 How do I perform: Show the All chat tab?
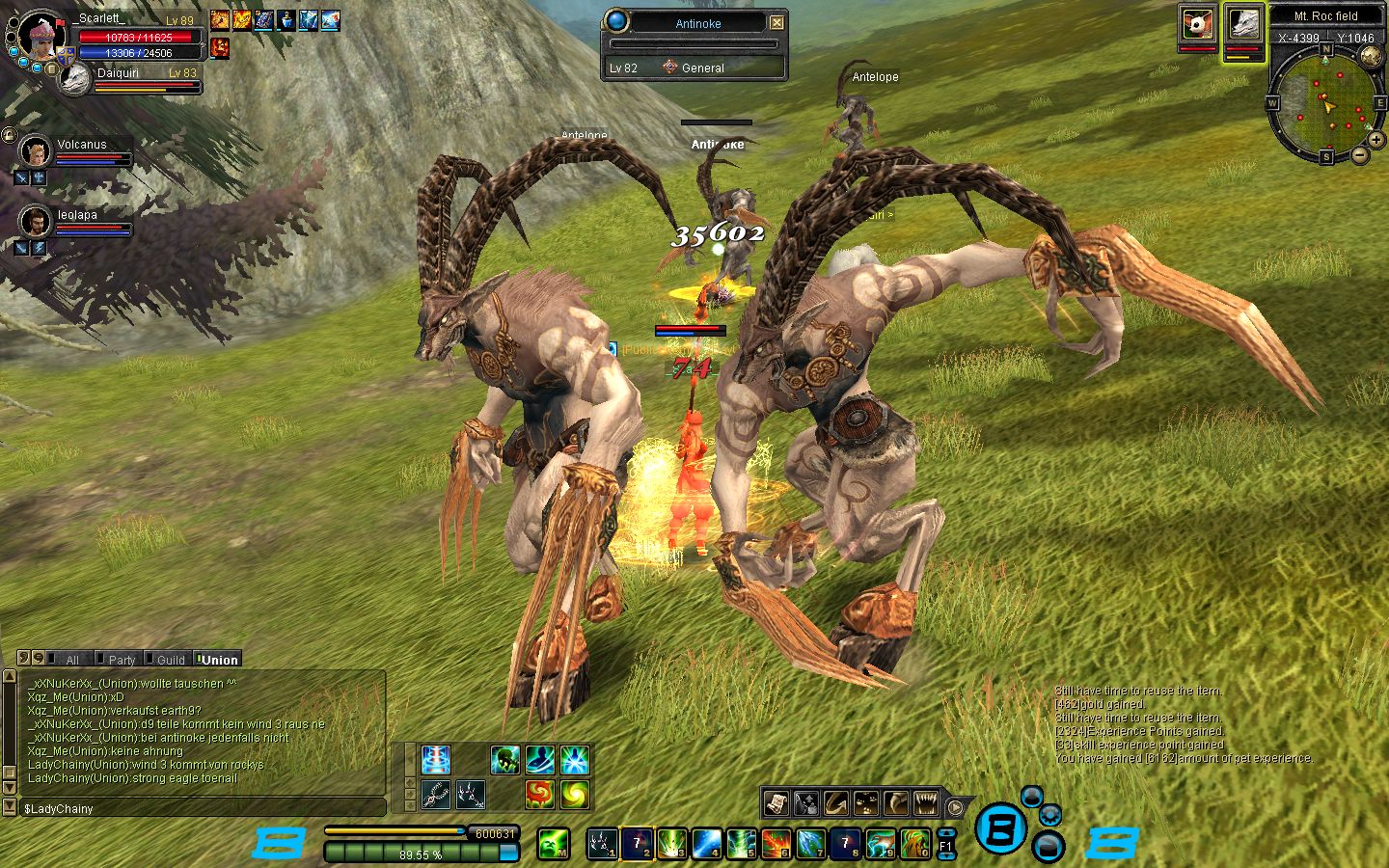pos(71,660)
